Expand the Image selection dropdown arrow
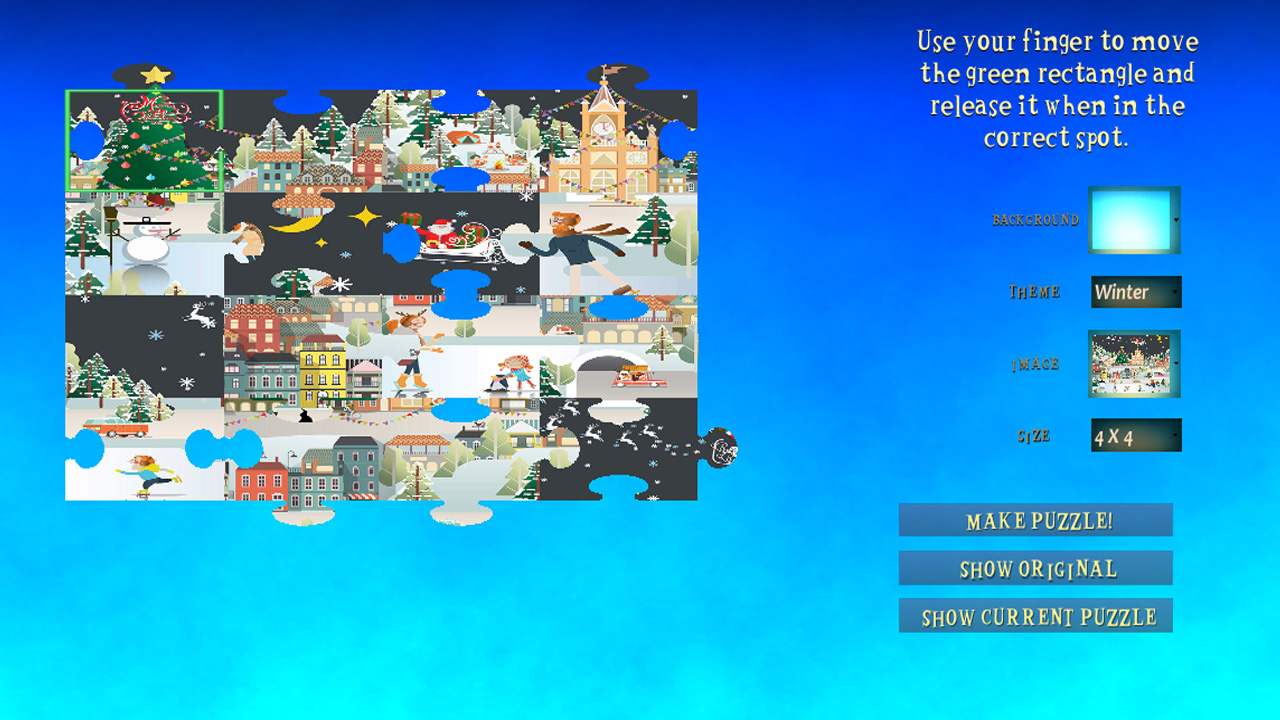Screen dimensions: 1280x720 [x=1178, y=364]
